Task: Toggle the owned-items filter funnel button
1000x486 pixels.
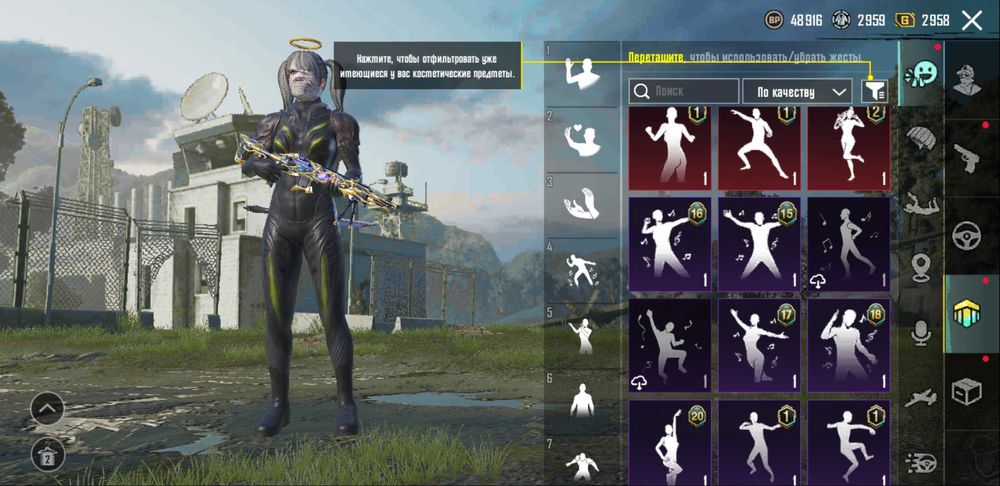Action: point(874,92)
